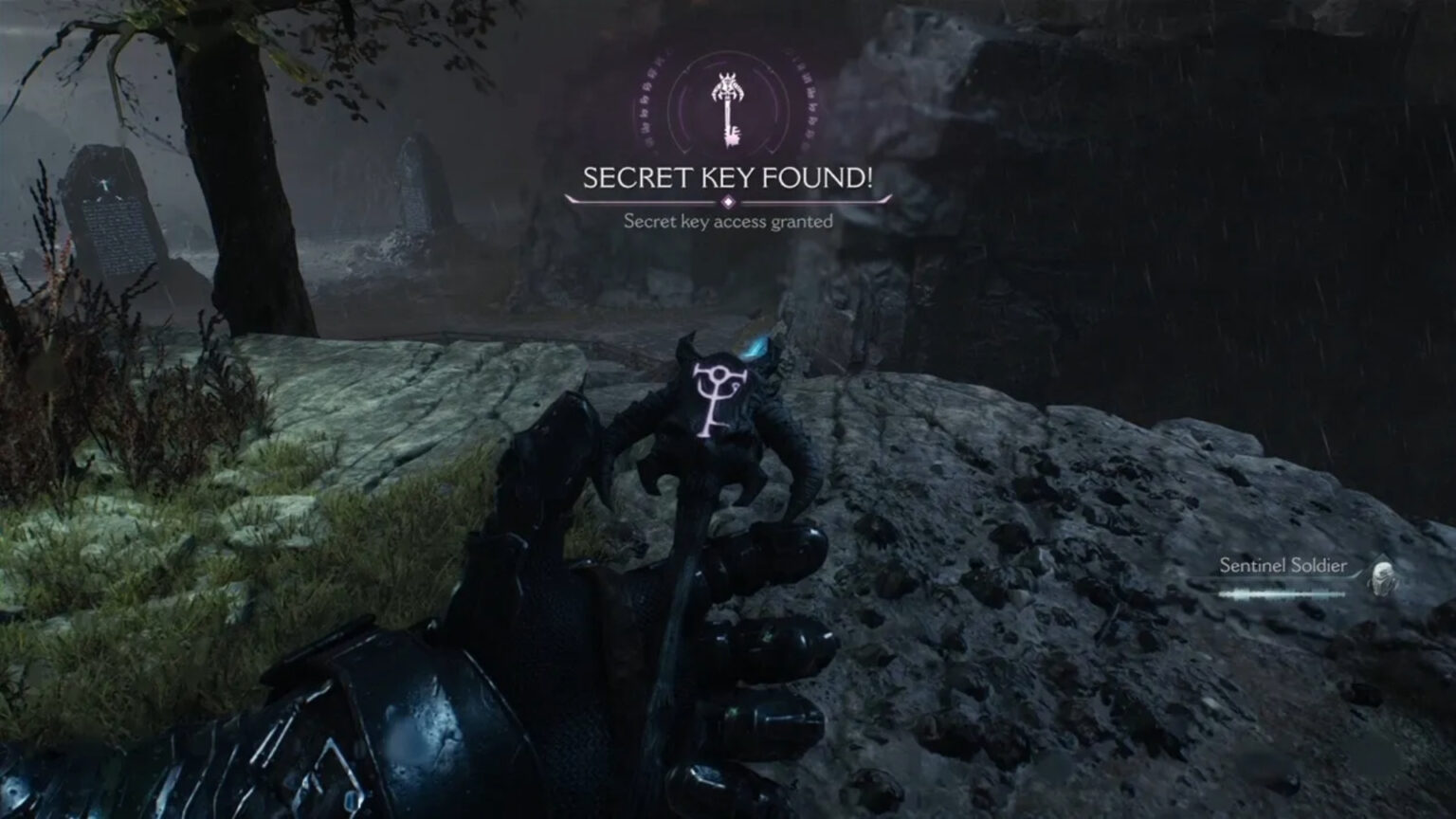
Task: Click the Secret key access granted text
Action: coord(728,220)
